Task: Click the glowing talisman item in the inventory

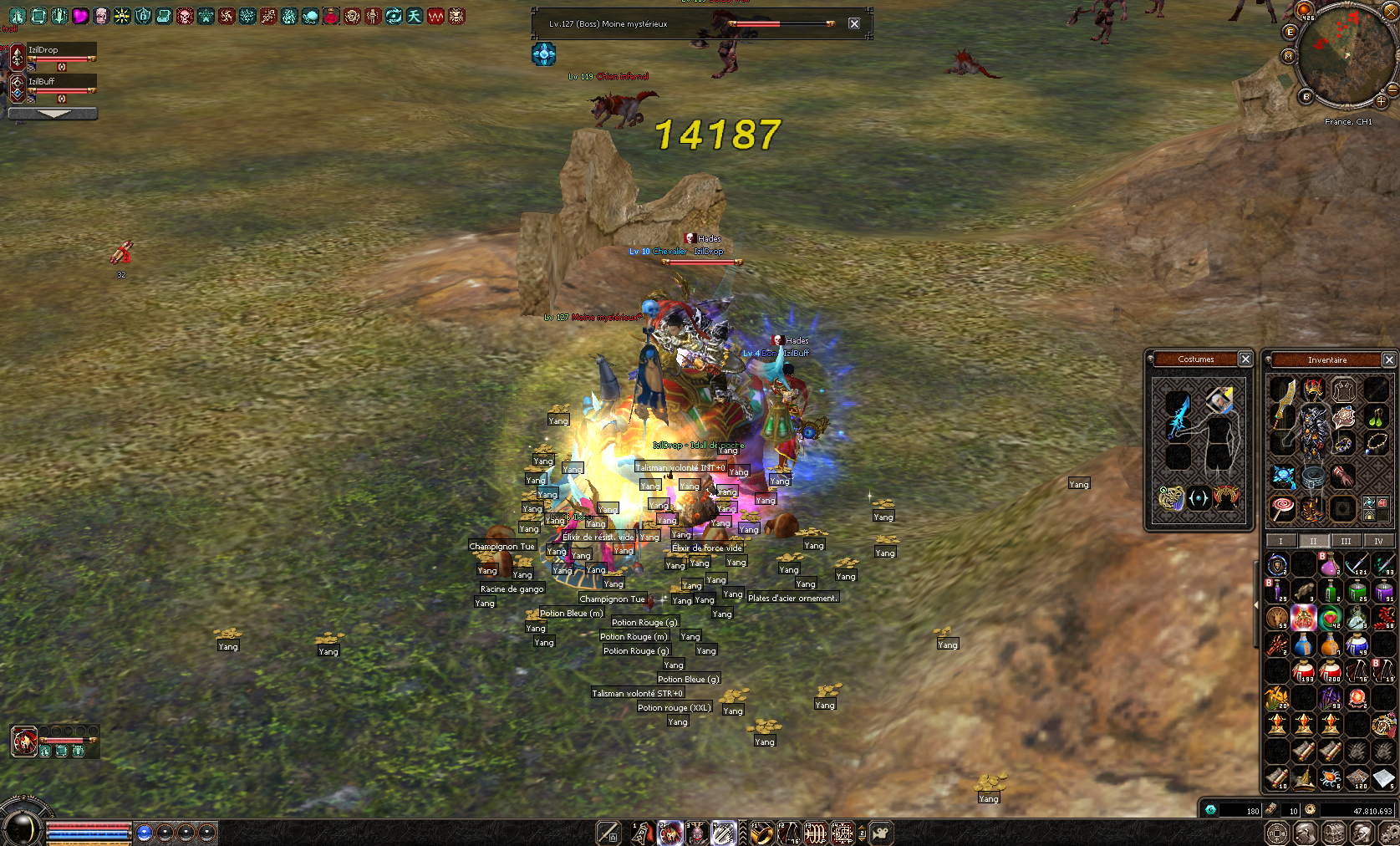Action: (x=1304, y=617)
